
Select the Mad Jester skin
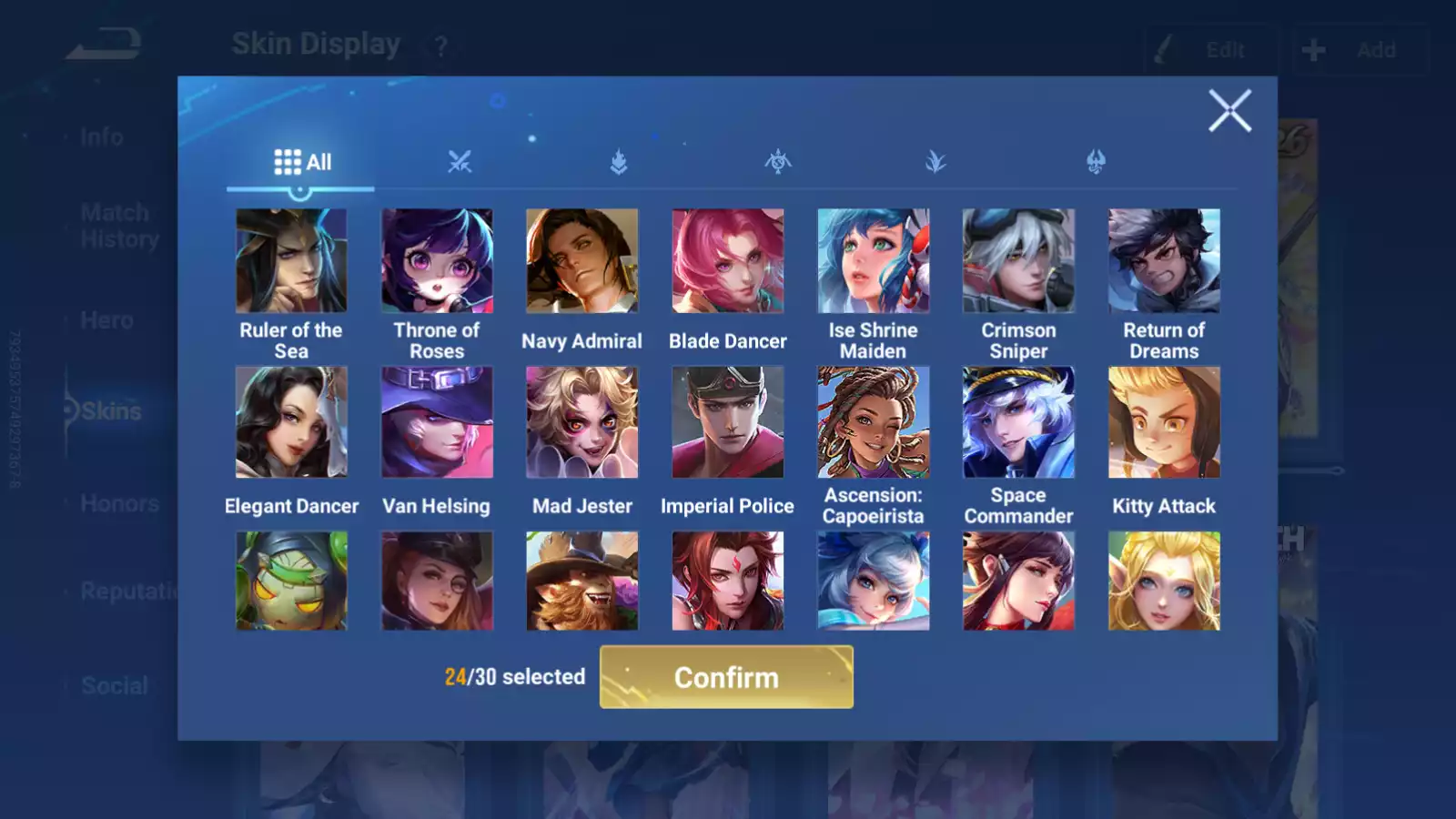[x=582, y=422]
